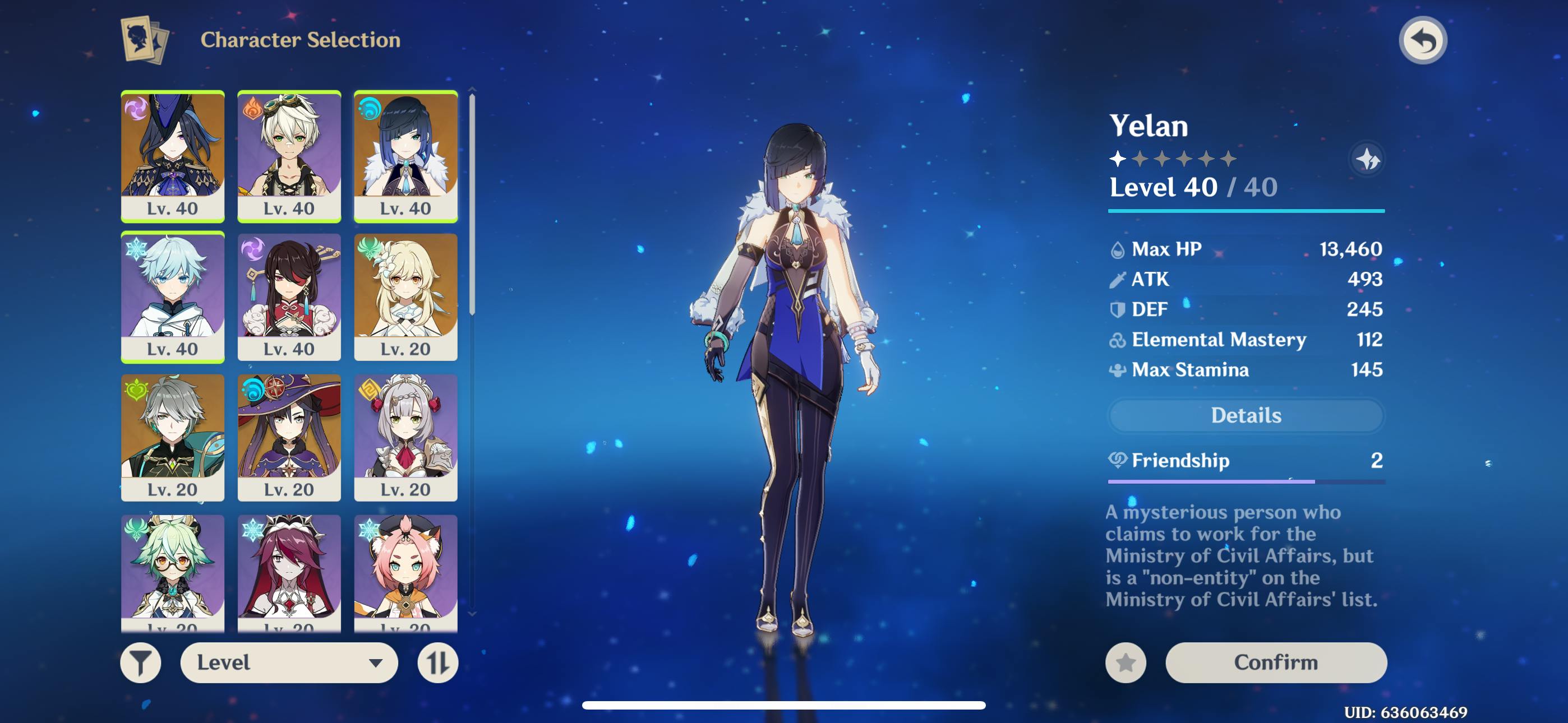Pick Noelle's character card
1568x723 pixels.
[405, 437]
